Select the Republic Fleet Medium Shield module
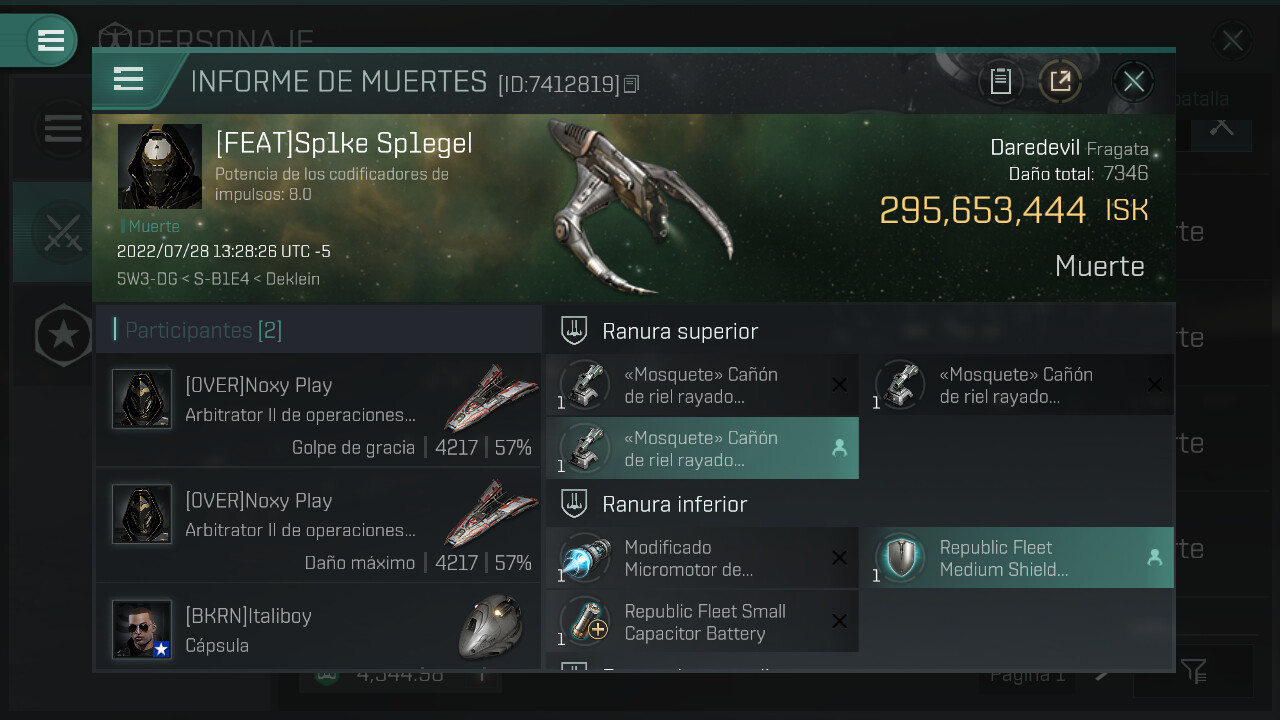 (x=1016, y=558)
